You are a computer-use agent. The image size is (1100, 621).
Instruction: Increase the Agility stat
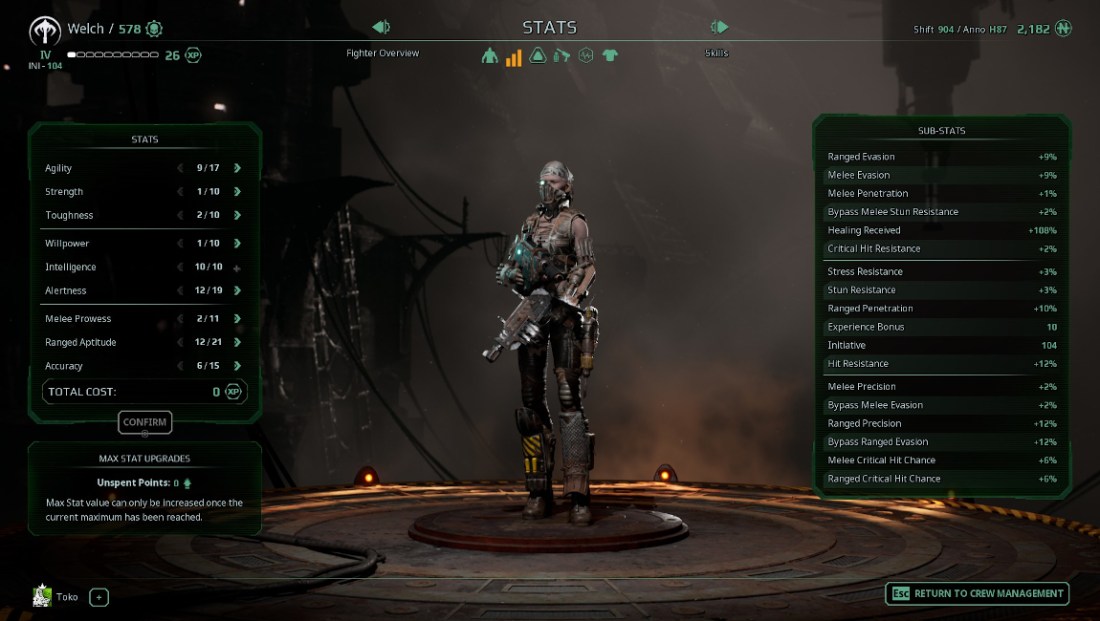coord(237,168)
